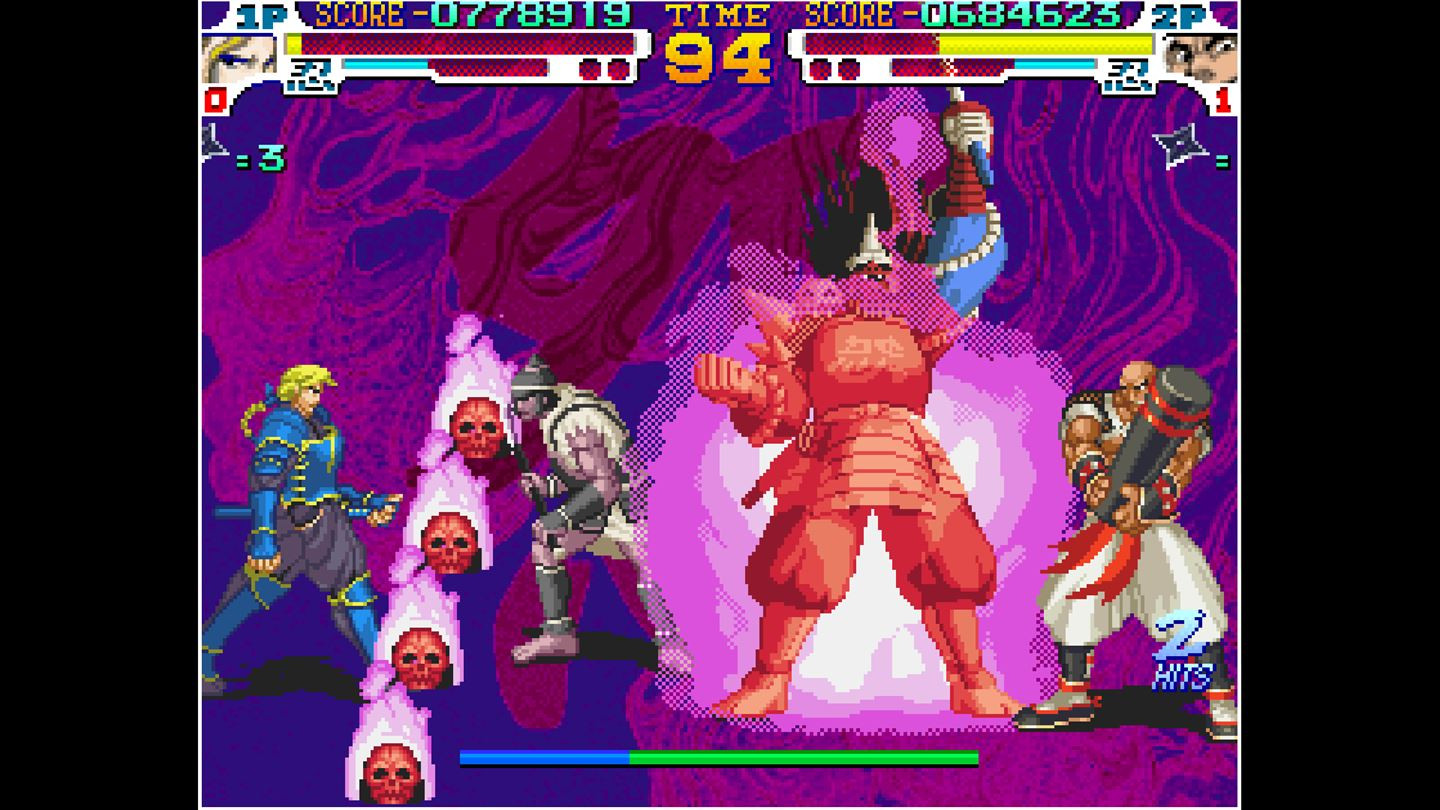Click the 1P character portrait
1440x810 pixels.
click(237, 55)
